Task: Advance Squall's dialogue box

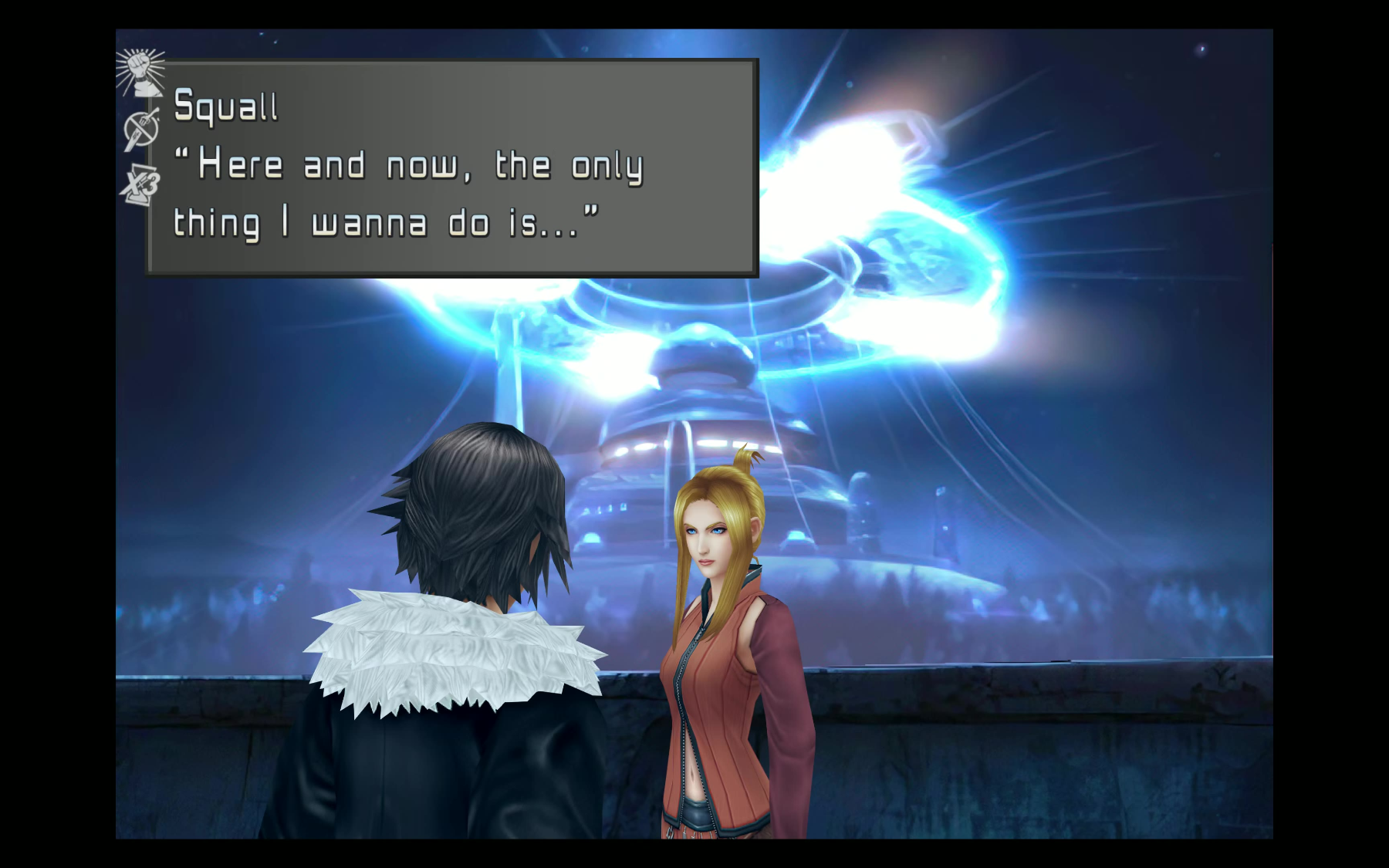Action: pyautogui.click(x=451, y=167)
